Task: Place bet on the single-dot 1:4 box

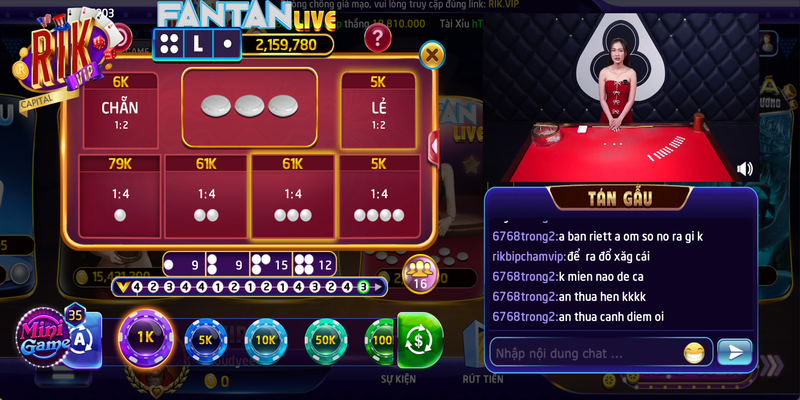Action: (x=120, y=198)
